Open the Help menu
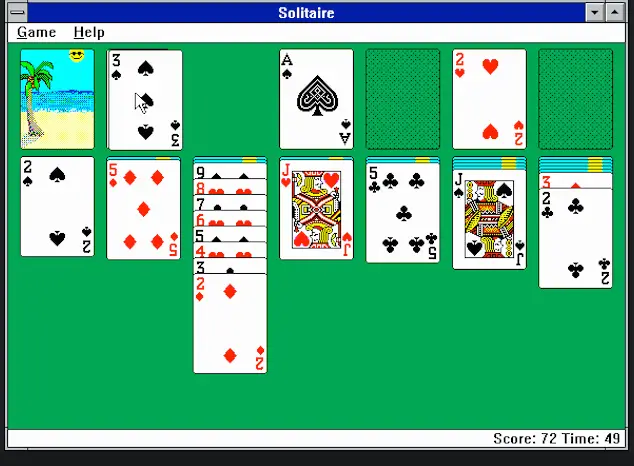Viewport: 634px width, 466px height. click(x=89, y=32)
